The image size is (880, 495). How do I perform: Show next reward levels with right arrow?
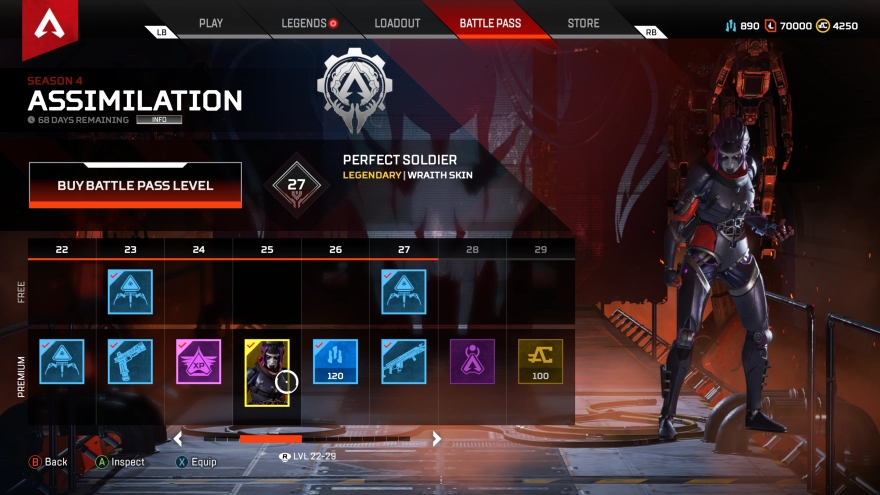click(436, 438)
